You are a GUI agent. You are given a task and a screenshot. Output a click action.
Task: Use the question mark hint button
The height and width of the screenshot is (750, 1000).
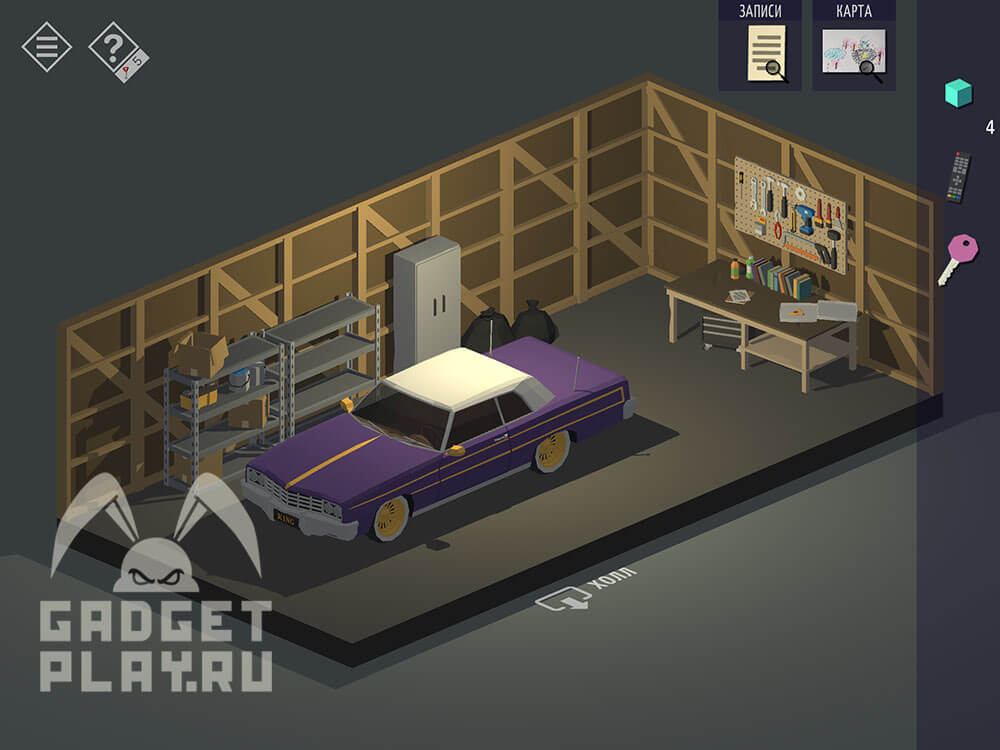(115, 48)
